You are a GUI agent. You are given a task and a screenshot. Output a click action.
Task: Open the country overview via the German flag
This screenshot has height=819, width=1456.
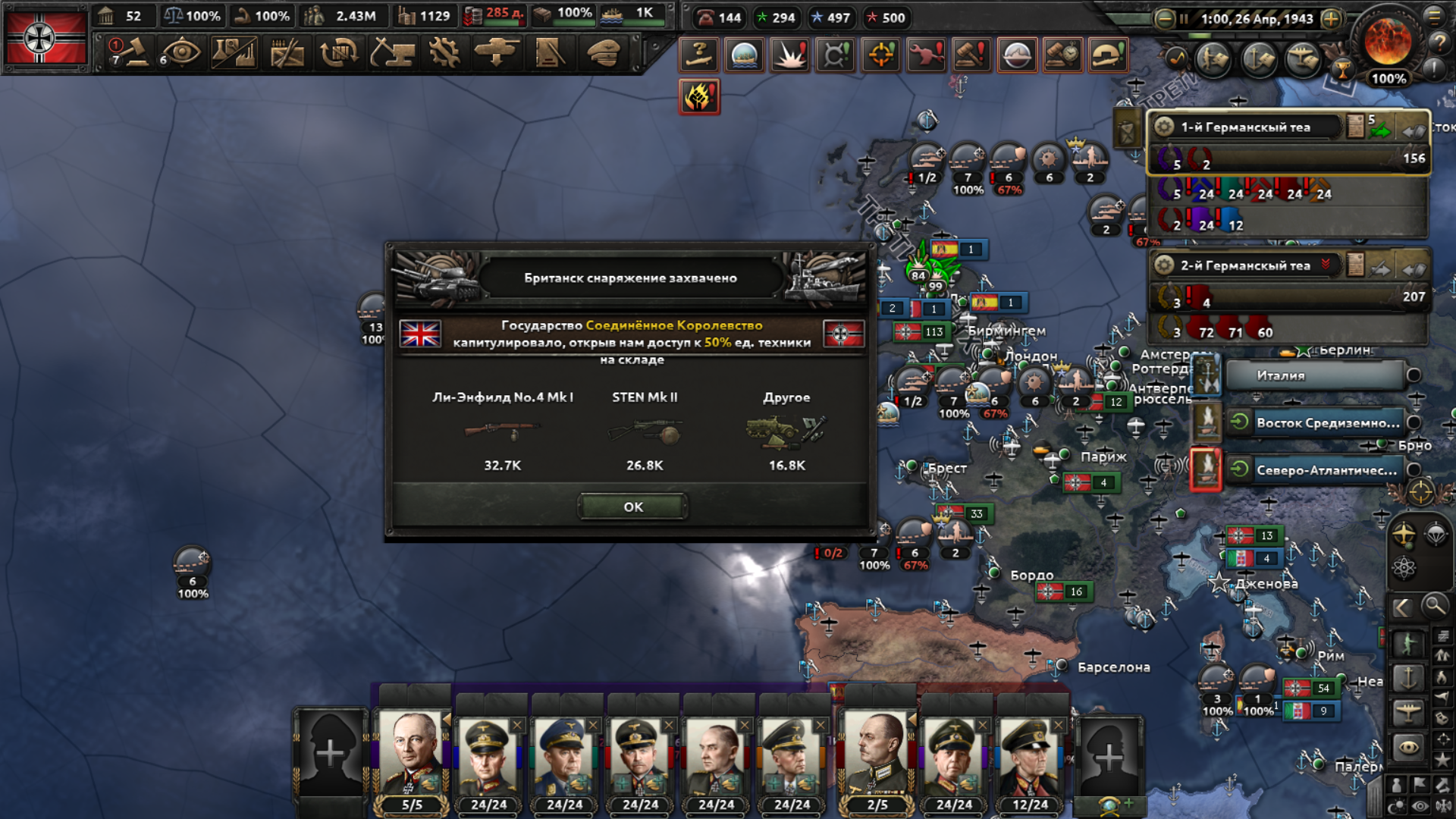click(45, 38)
